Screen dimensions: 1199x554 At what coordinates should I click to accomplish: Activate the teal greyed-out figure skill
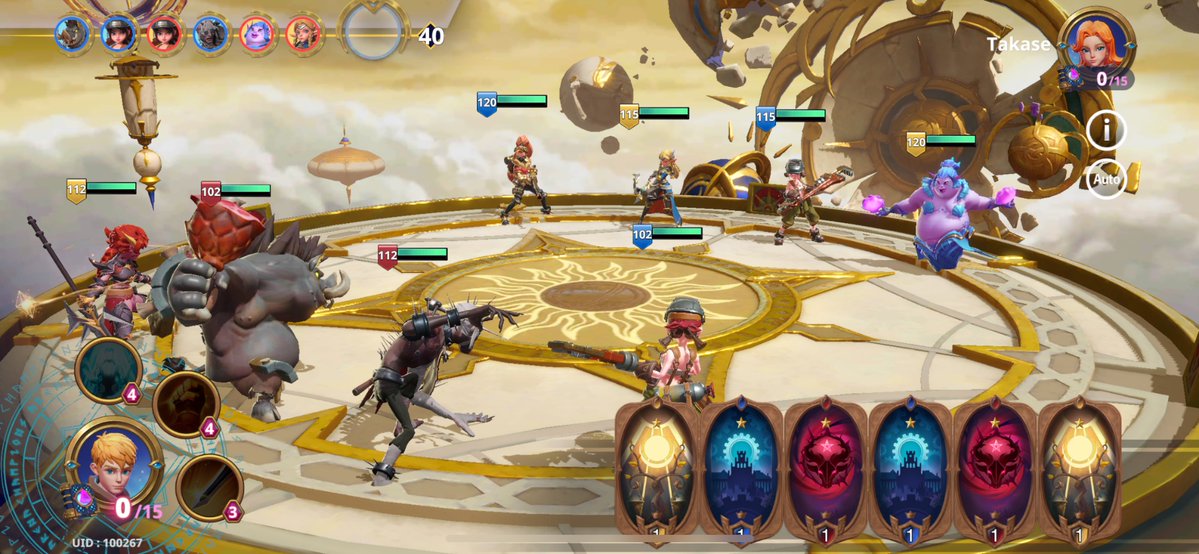(x=108, y=370)
